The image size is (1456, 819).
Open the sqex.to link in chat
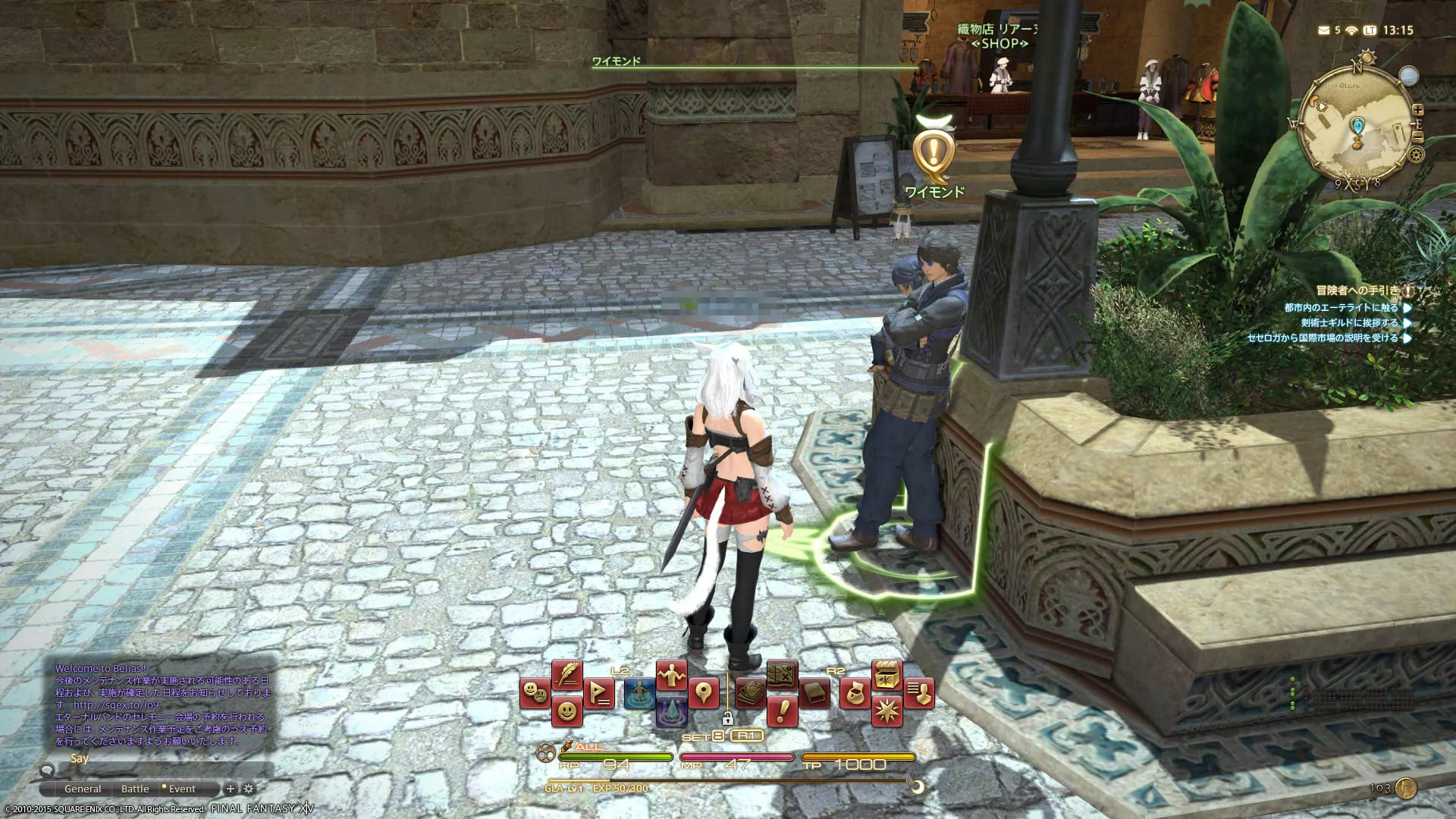pos(116,704)
